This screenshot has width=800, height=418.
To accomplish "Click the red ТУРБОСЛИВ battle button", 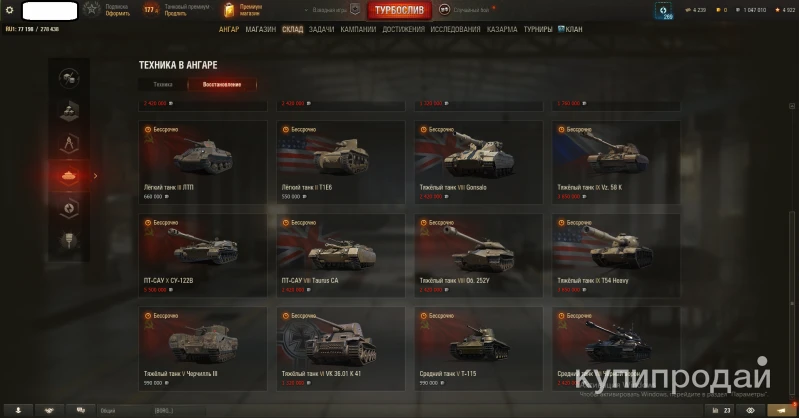I will [399, 11].
